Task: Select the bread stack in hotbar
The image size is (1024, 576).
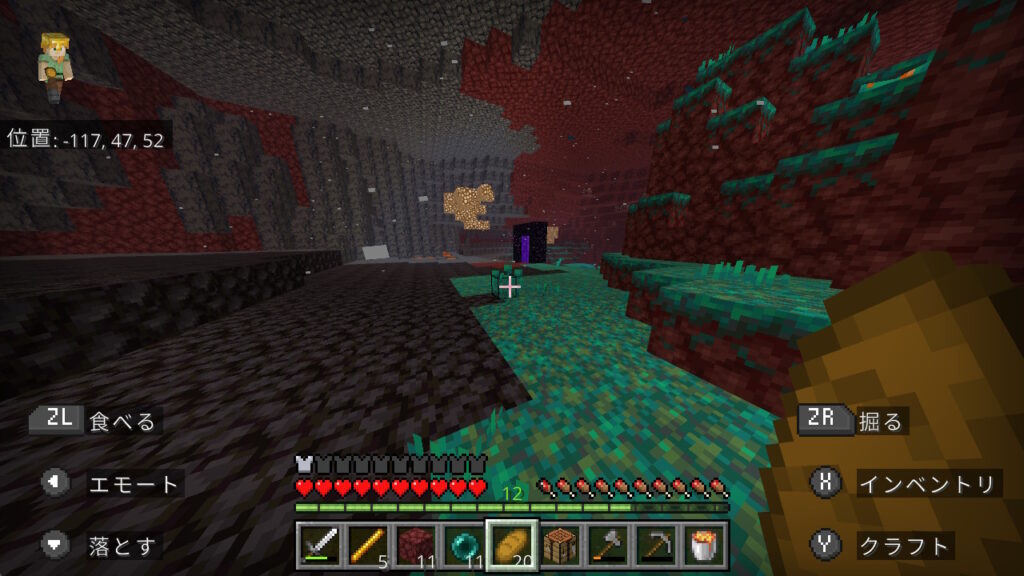Action: [x=512, y=545]
